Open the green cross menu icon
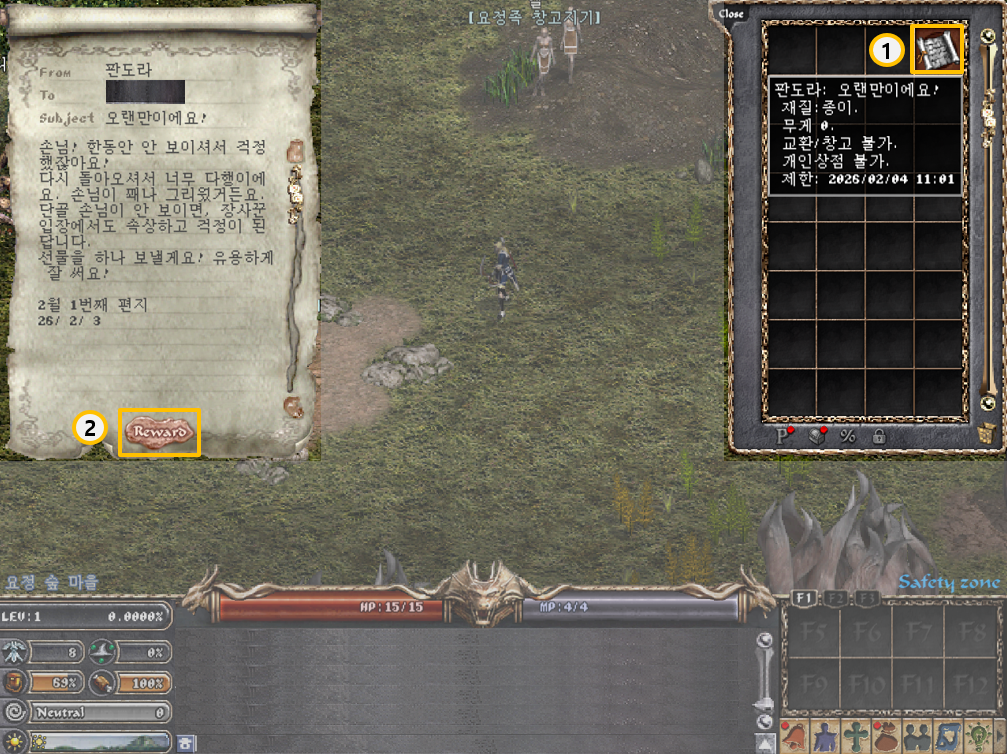Viewport: 1007px width, 754px height. tap(855, 738)
